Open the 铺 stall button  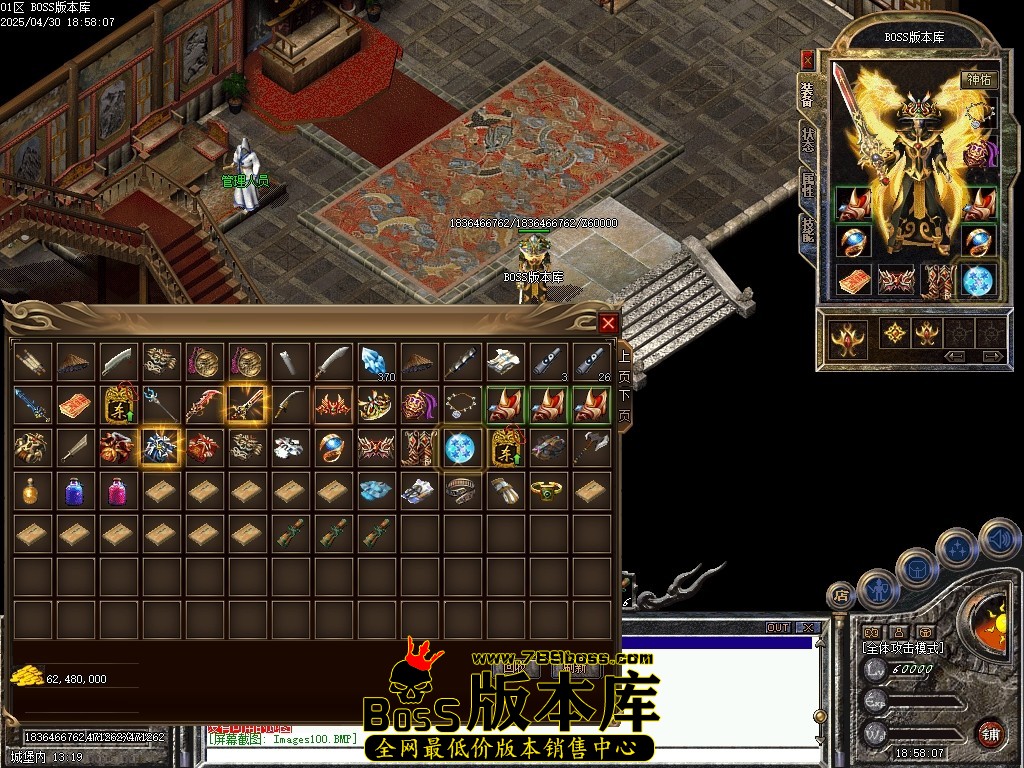[991, 733]
